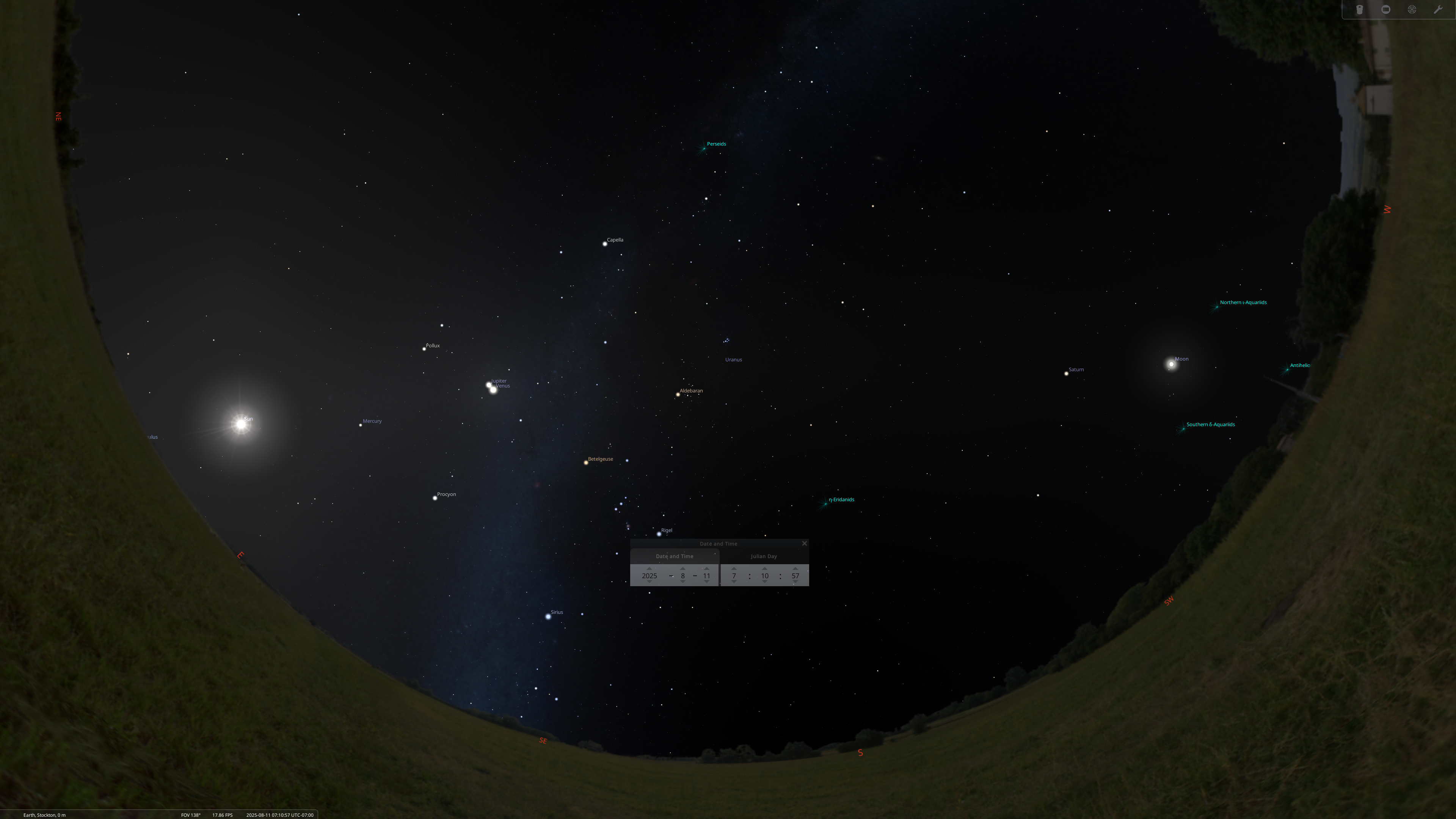Activate the sensor frame rectangle icon
Viewport: 1456px width, 819px height.
pos(1386,9)
